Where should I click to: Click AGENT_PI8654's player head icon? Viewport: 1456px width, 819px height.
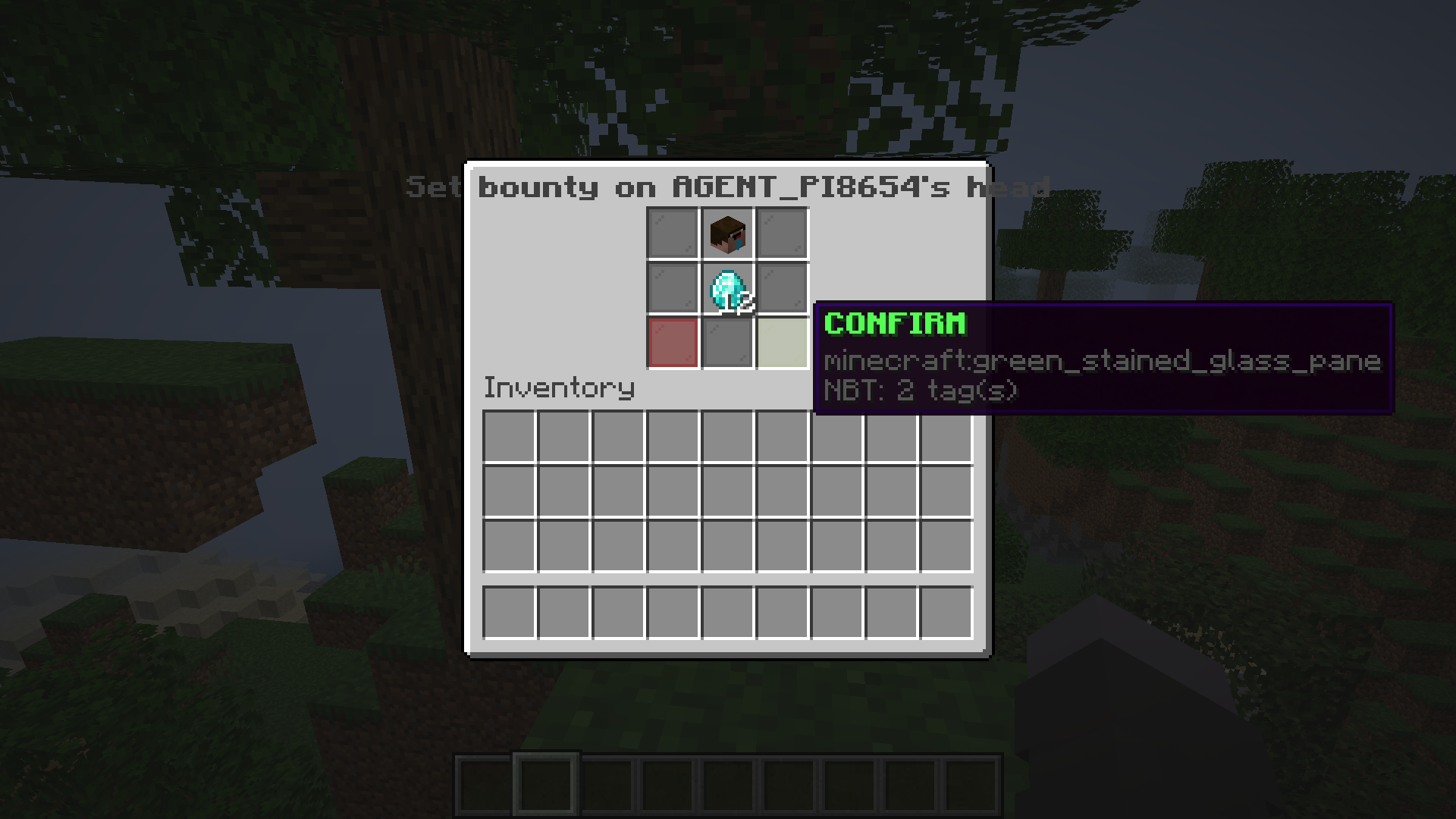(726, 234)
